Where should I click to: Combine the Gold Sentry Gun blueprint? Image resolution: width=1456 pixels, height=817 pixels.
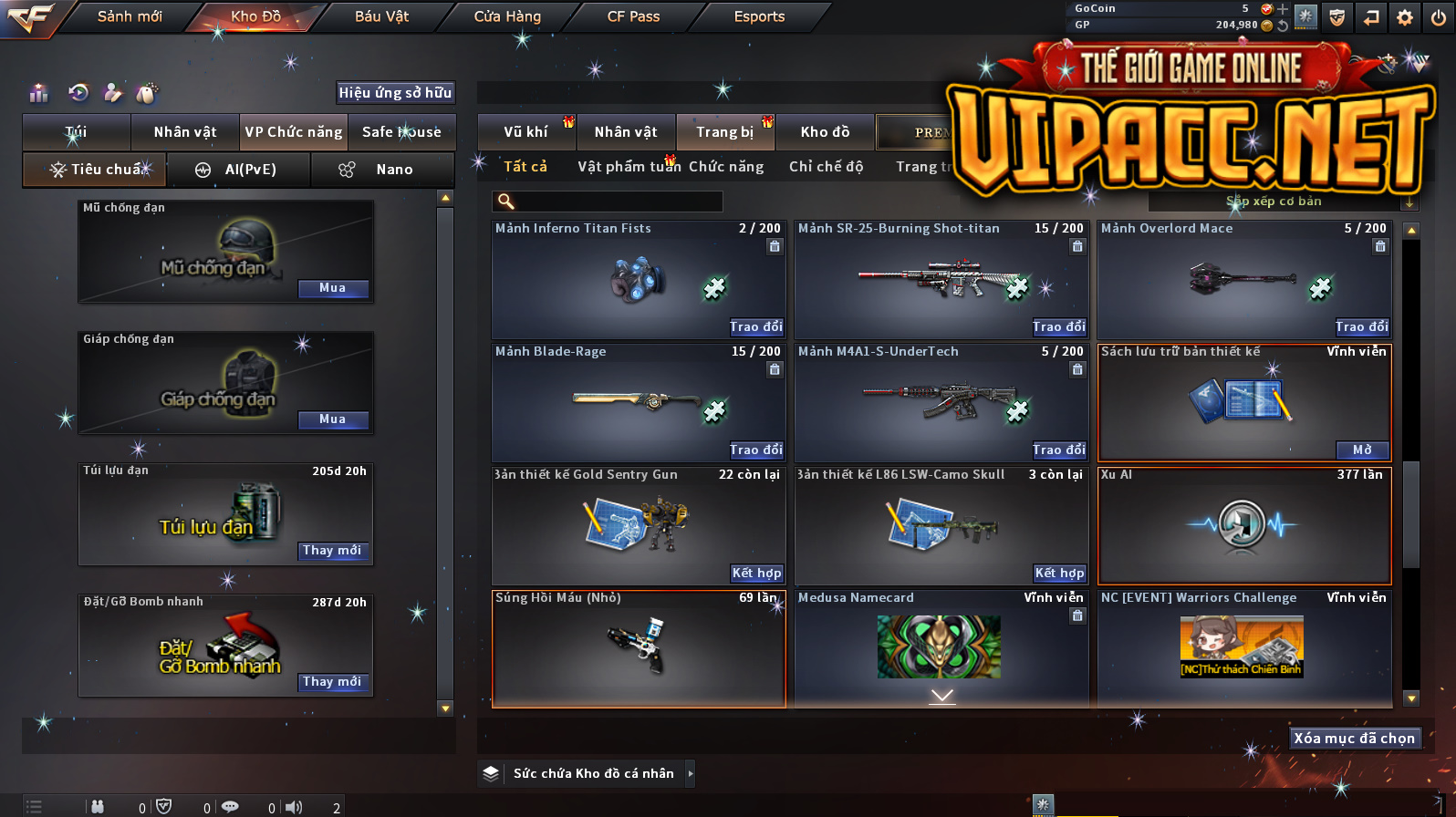(756, 573)
